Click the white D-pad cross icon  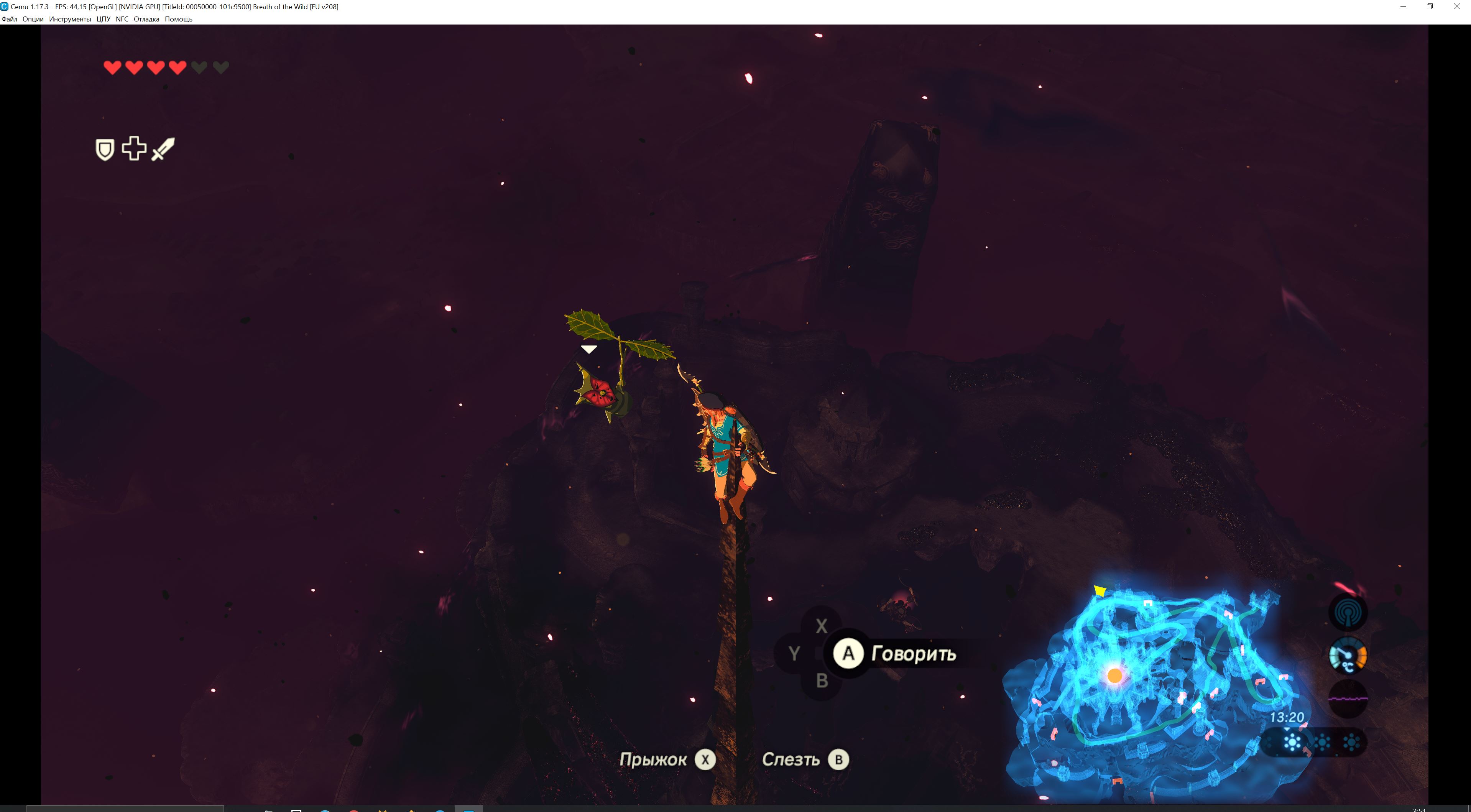click(134, 148)
